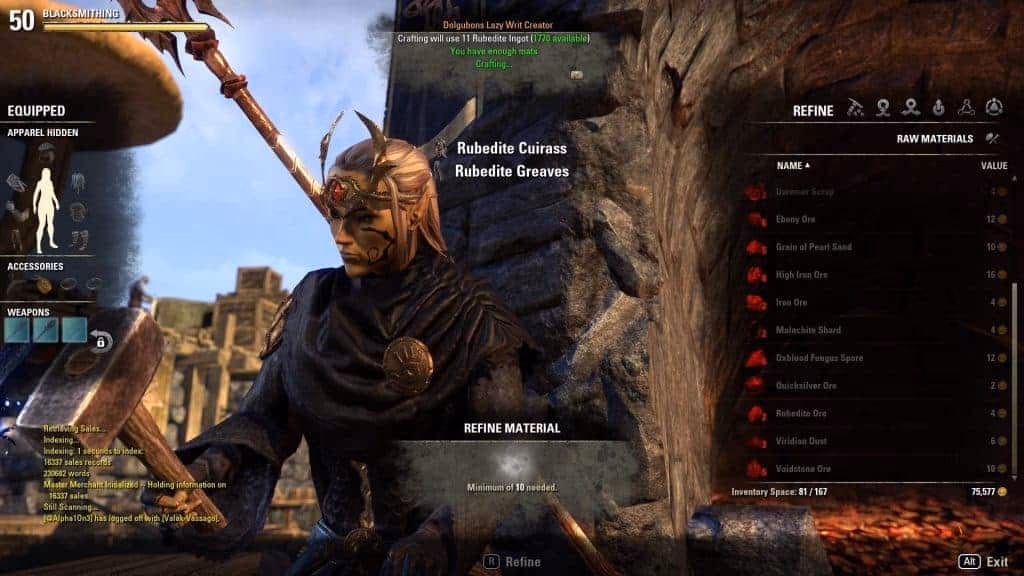
Task: Click the Rubedite Ore row
Action: click(x=800, y=413)
